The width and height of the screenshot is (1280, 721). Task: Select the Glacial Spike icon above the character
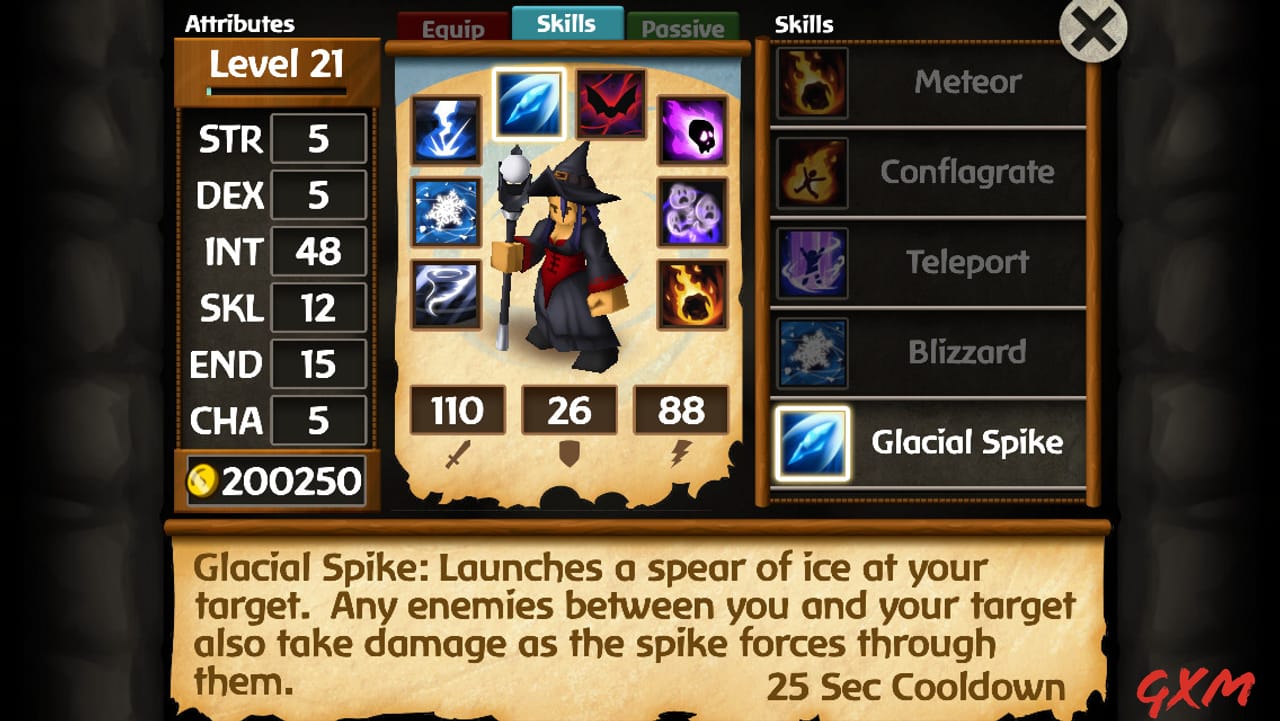pos(531,103)
